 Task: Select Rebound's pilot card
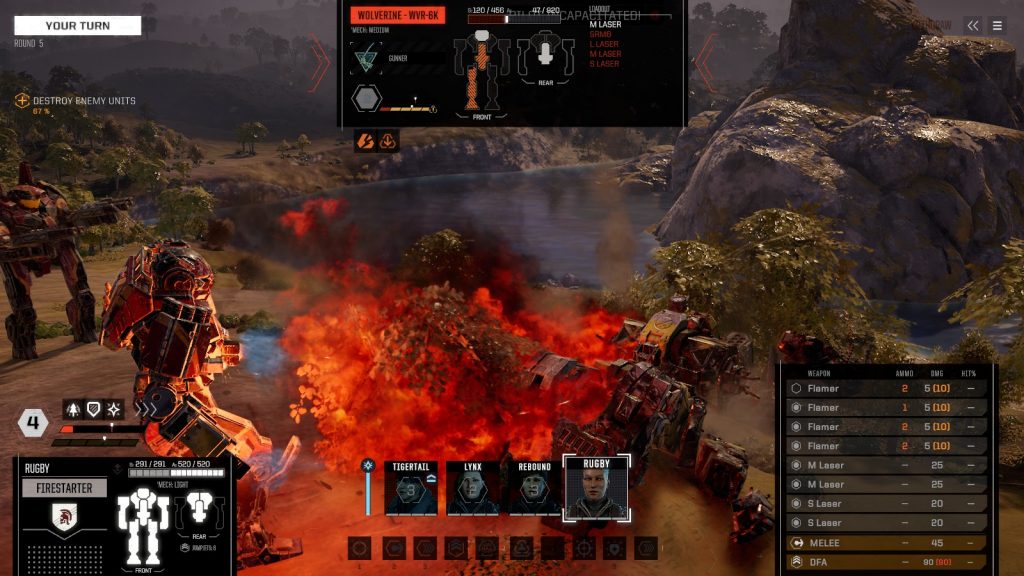point(534,489)
